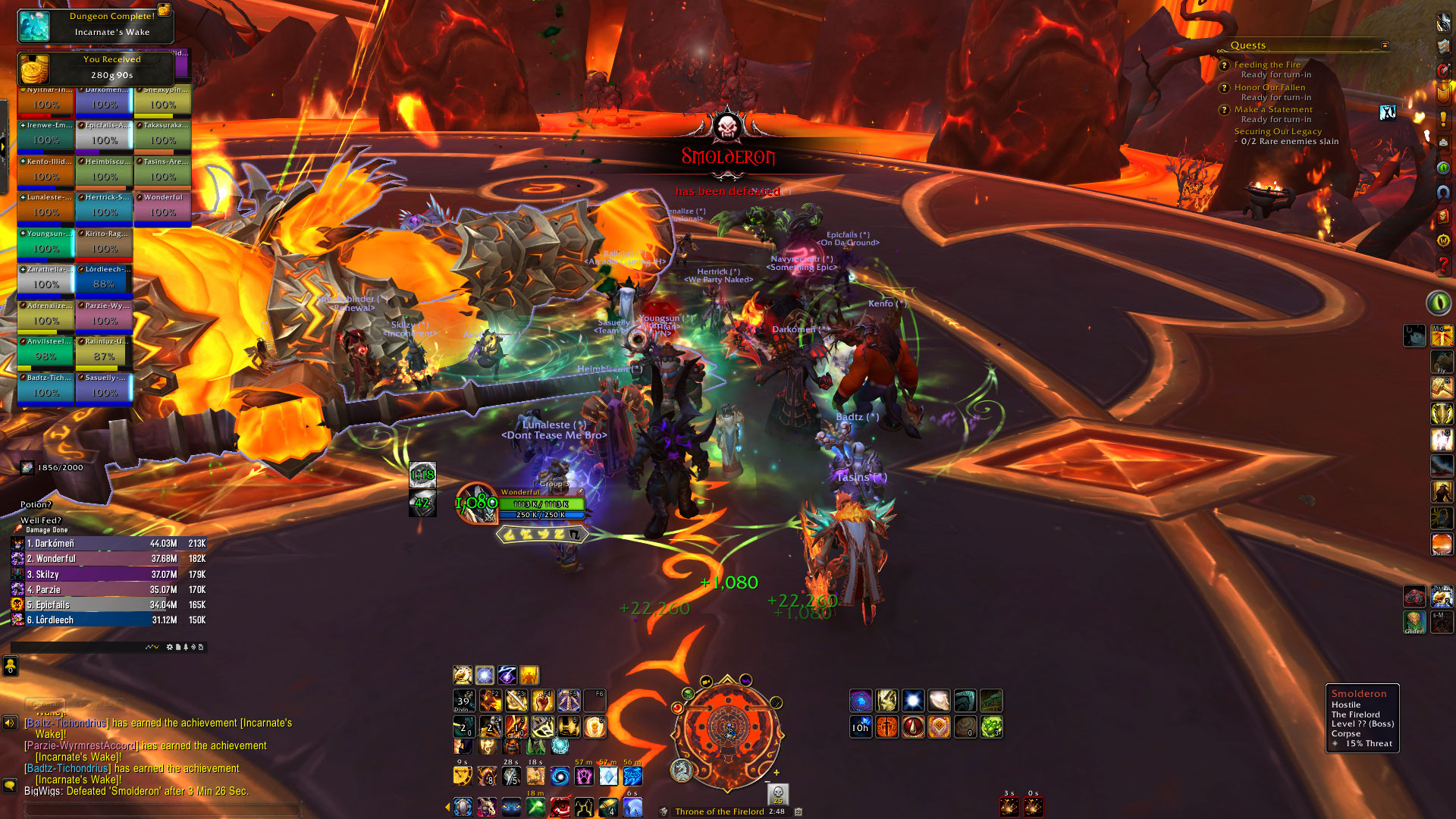Activate the ability bound to F4
The width and height of the screenshot is (1456, 819).
[542, 700]
